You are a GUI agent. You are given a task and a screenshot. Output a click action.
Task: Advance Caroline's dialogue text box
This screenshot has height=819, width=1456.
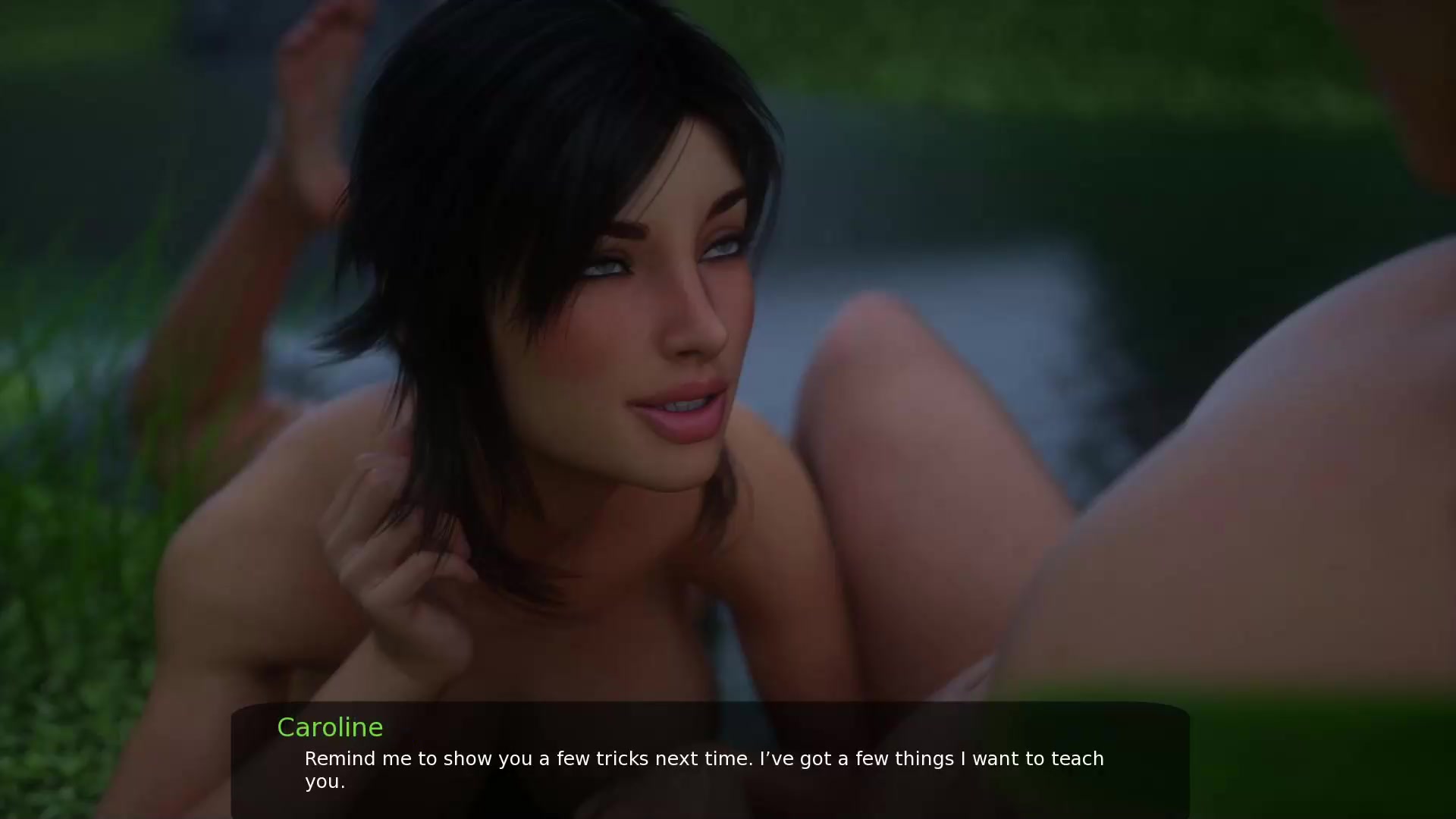(710, 761)
